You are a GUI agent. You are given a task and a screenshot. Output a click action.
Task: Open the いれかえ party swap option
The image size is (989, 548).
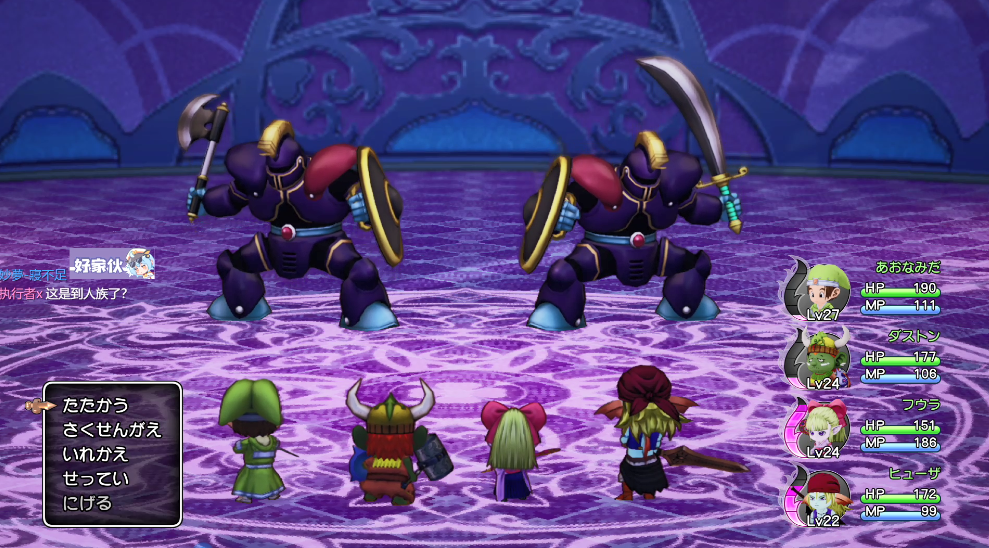pos(96,454)
